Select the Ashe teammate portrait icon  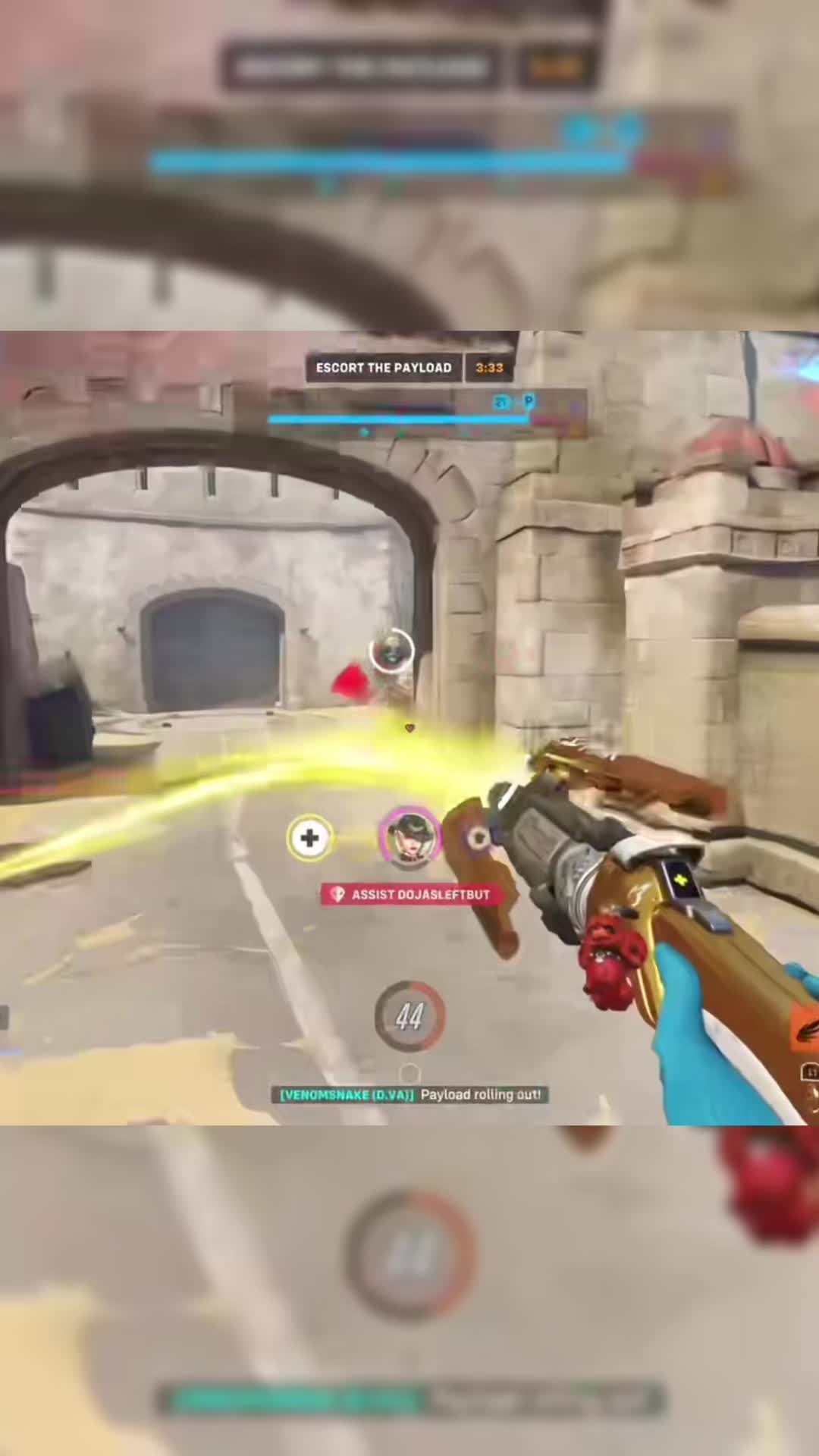click(x=410, y=835)
